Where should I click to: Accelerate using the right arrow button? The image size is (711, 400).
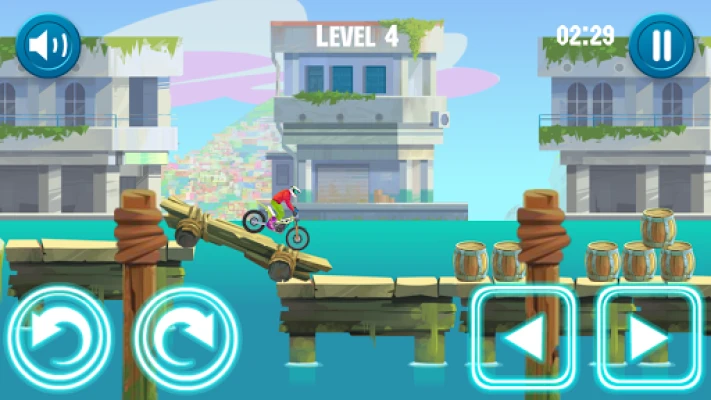coord(649,338)
